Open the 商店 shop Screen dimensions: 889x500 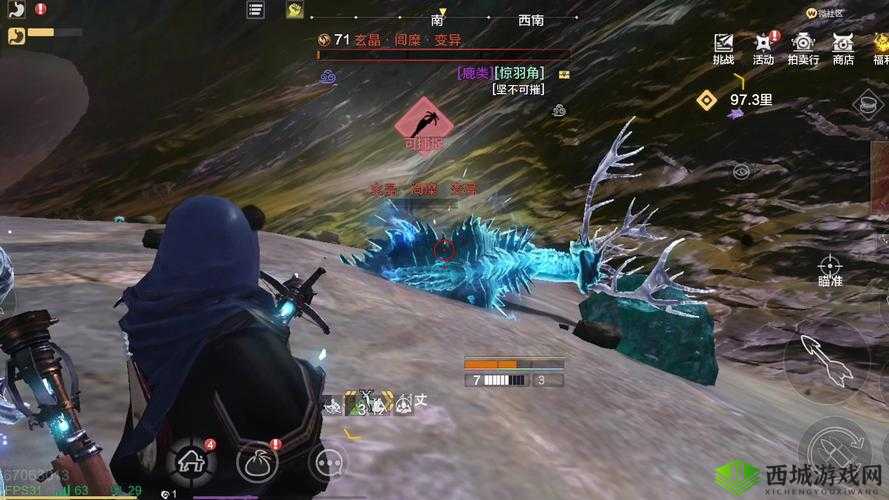(x=843, y=47)
